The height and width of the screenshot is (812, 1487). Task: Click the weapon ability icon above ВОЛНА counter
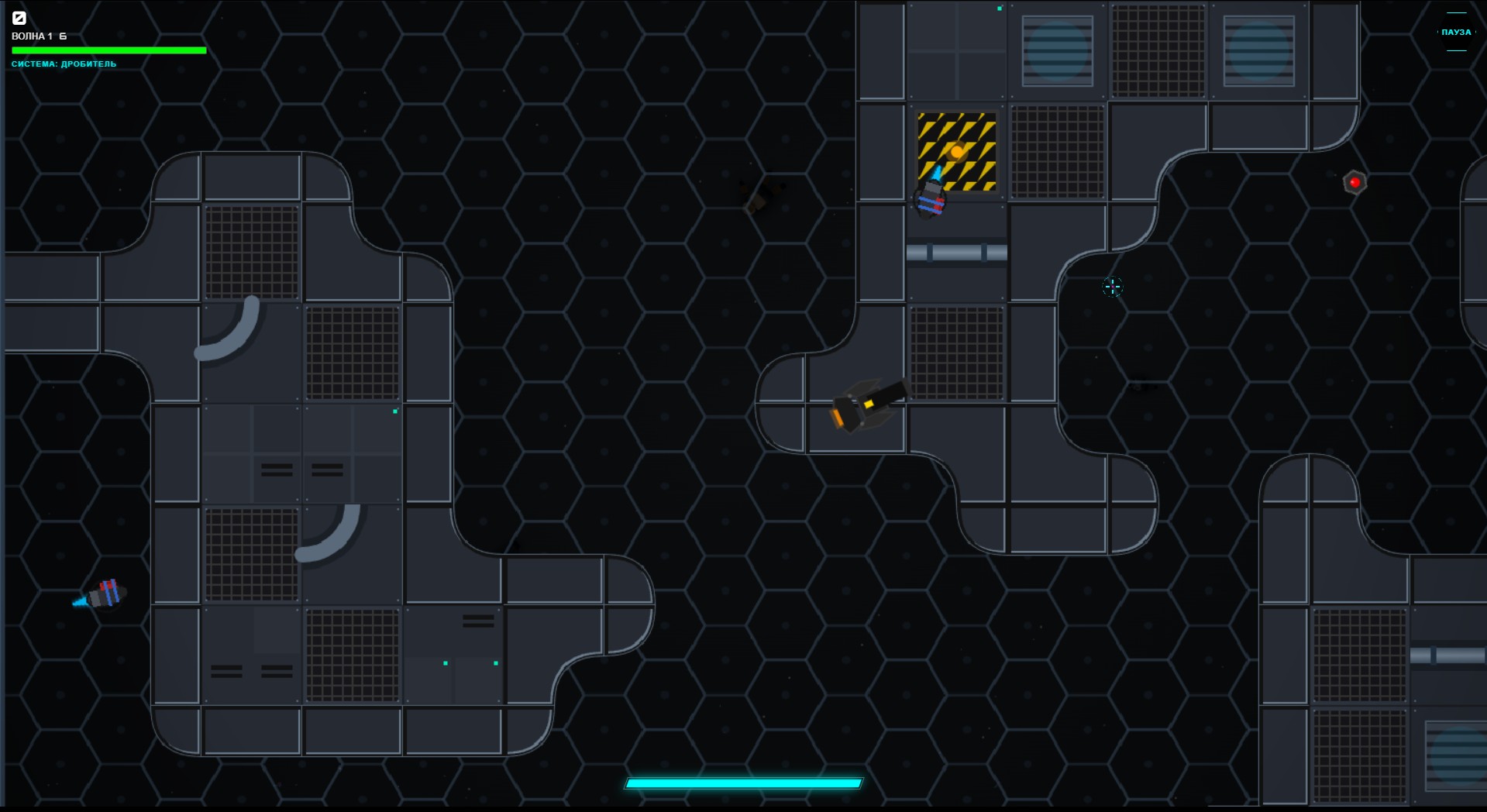click(21, 17)
